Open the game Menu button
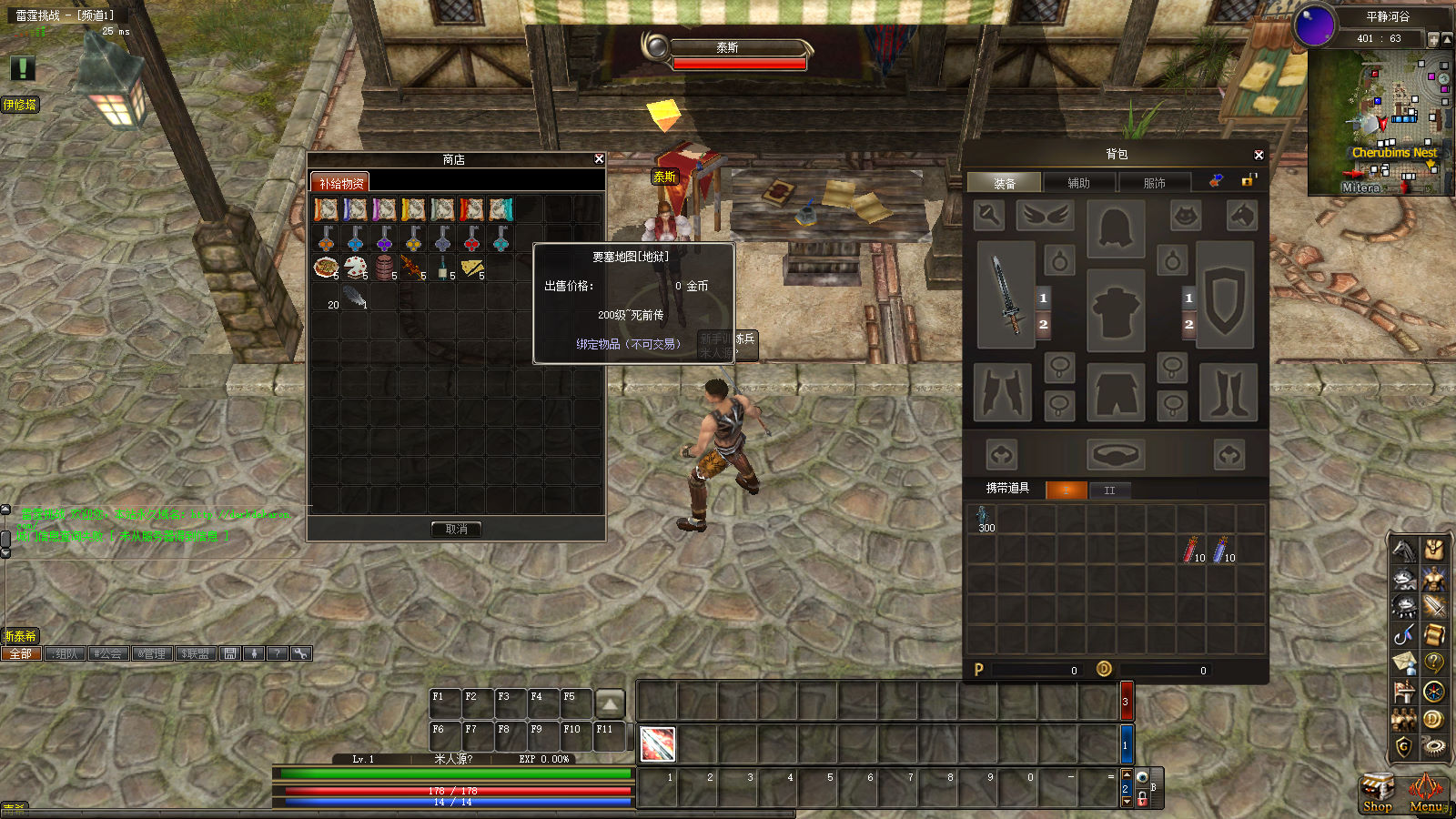 [1425, 793]
